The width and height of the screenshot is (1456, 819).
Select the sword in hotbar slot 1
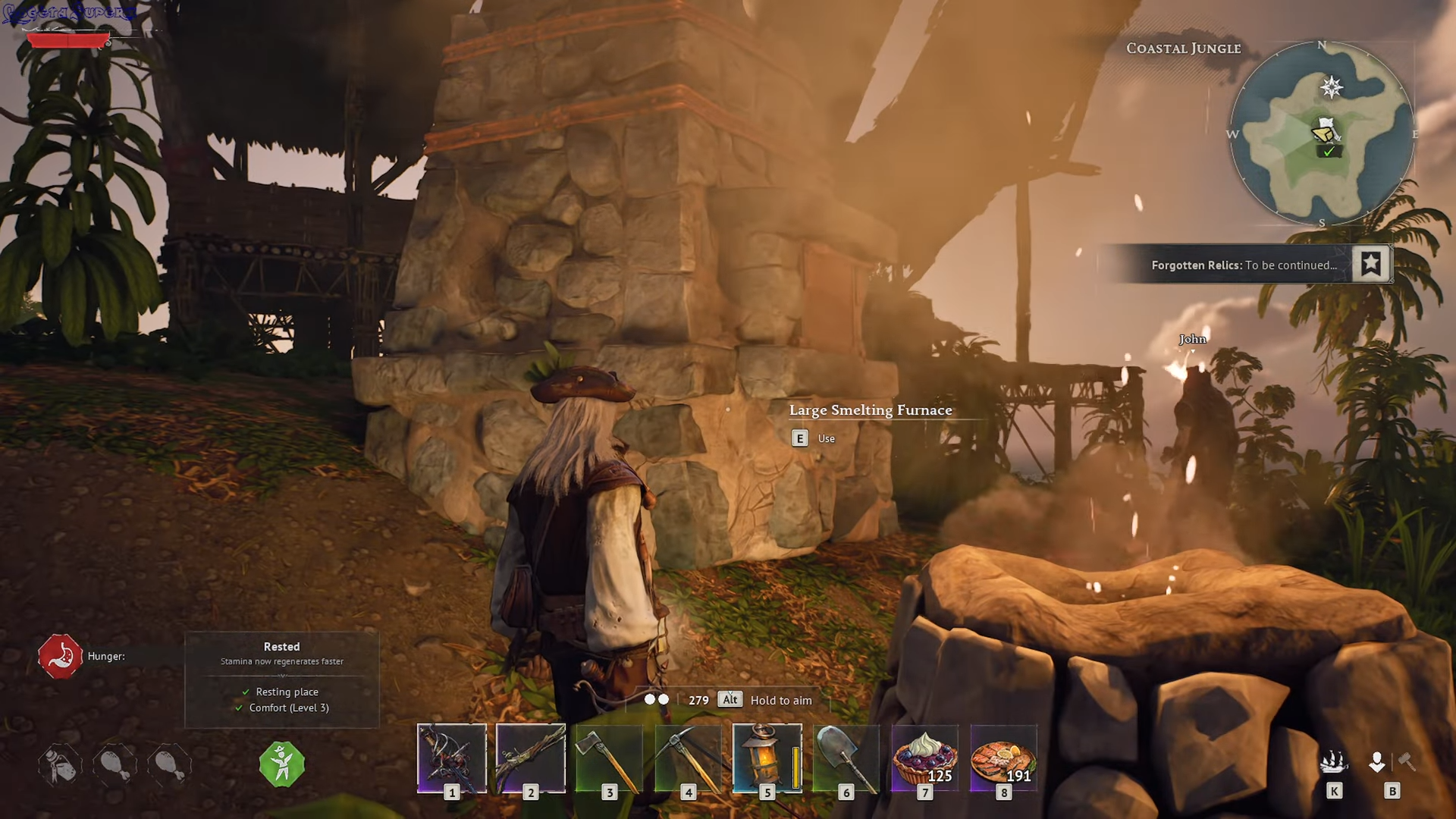tap(452, 758)
